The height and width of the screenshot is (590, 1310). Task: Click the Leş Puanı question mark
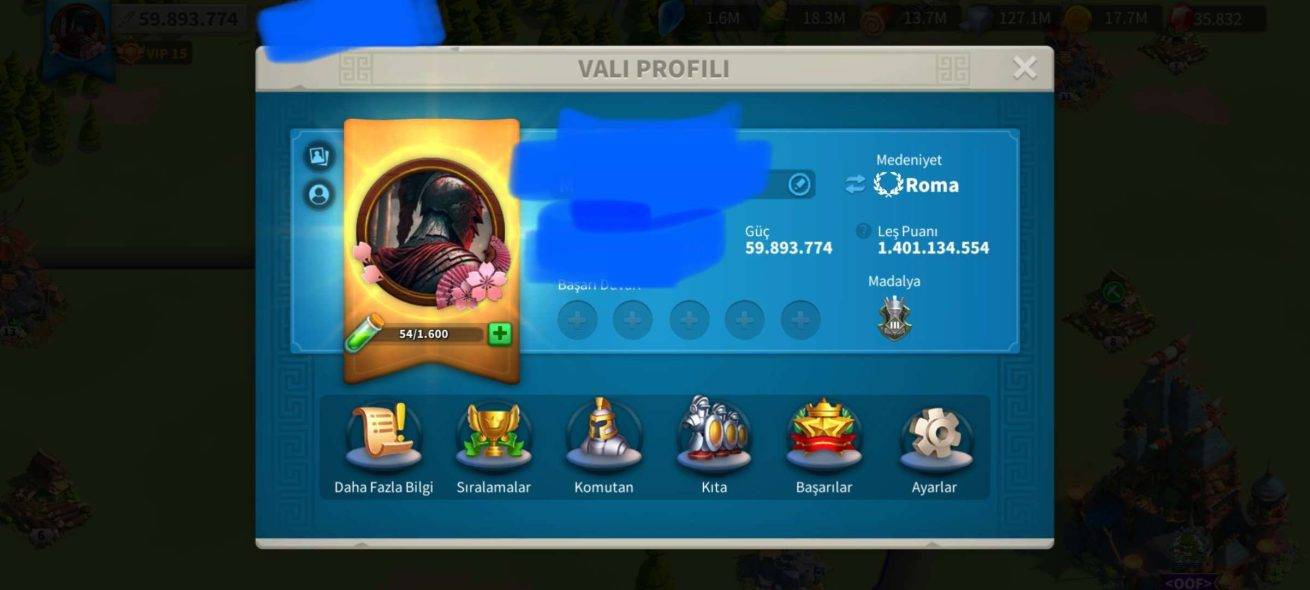(863, 231)
